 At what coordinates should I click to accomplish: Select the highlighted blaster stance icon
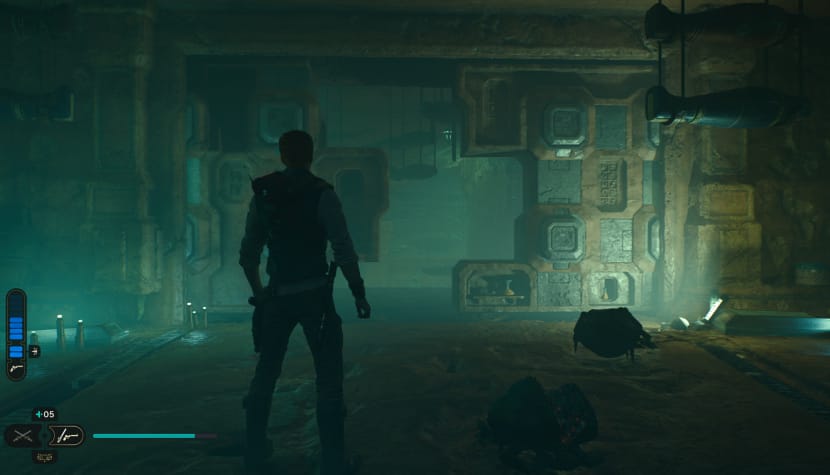pyautogui.click(x=66, y=436)
